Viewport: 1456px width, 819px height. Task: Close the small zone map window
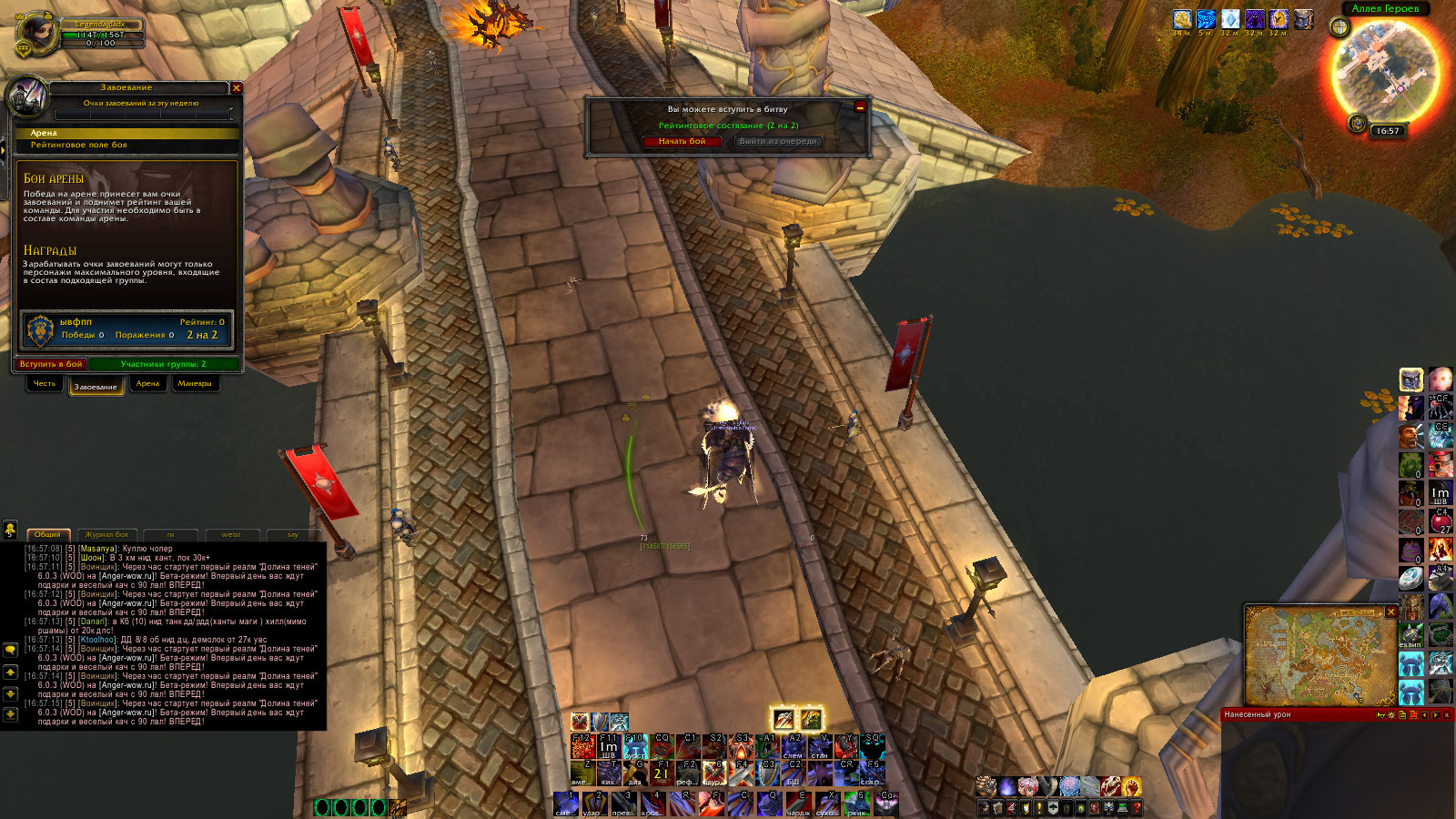pos(1390,612)
